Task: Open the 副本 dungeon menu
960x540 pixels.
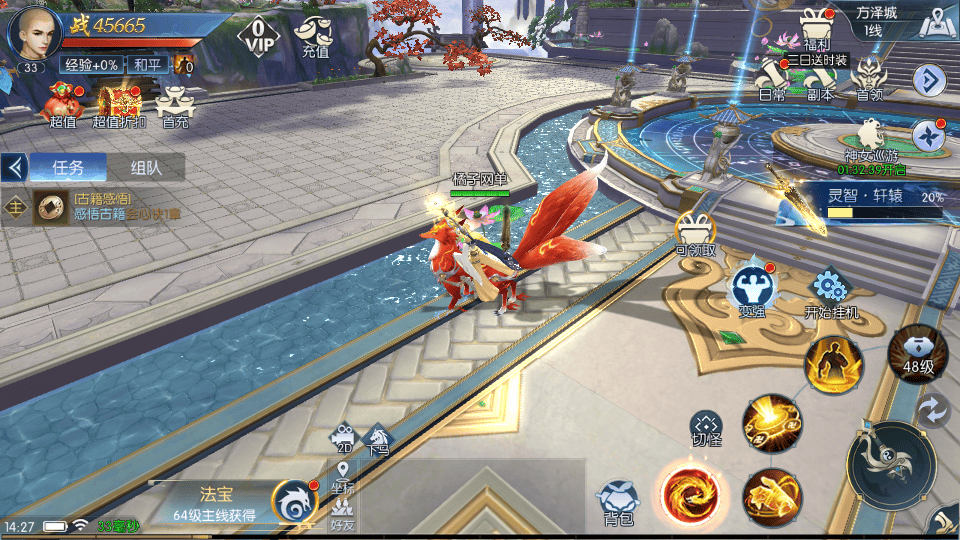Action: [821, 78]
